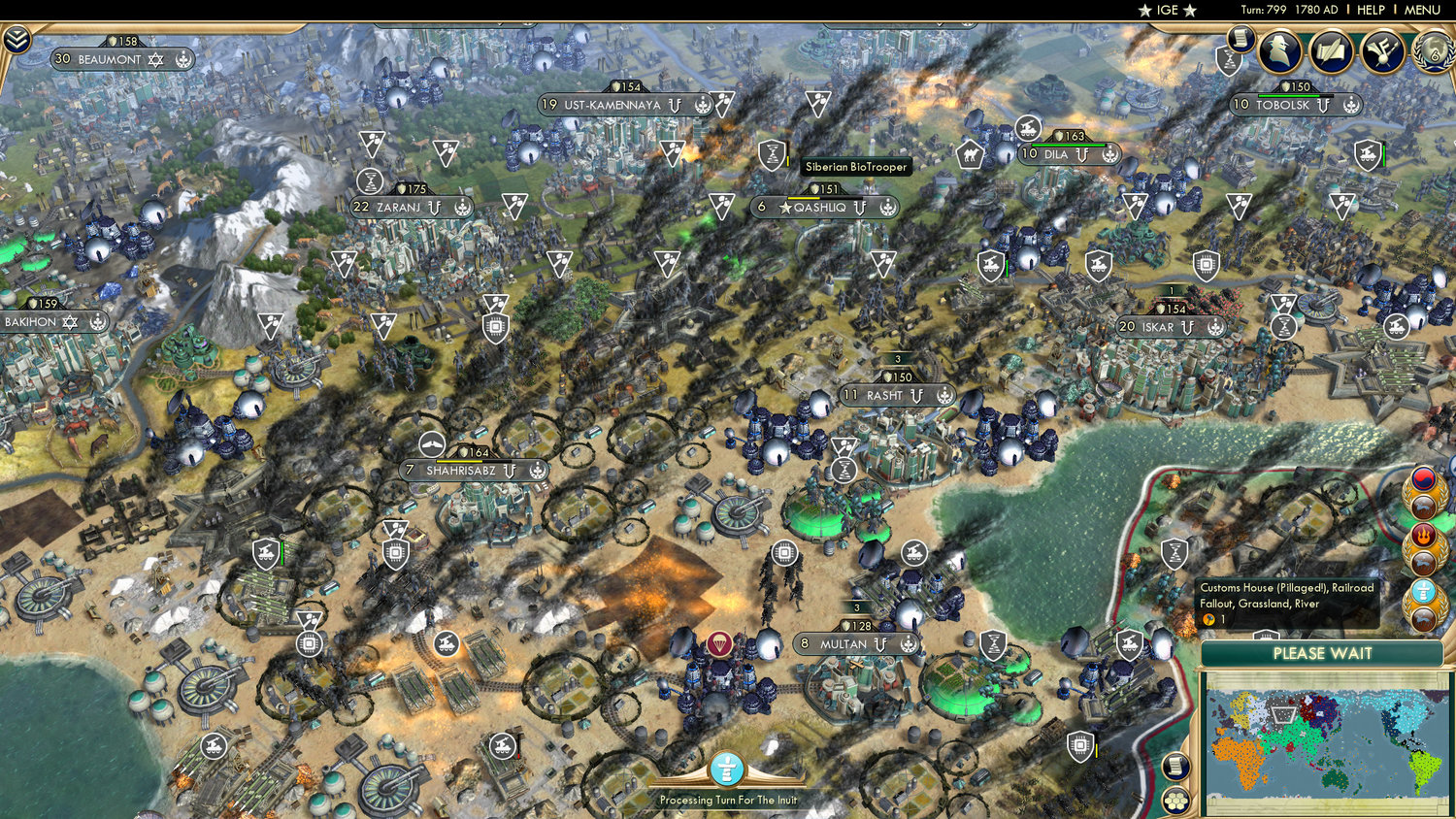This screenshot has width=1456, height=819.
Task: Open the Espionage overview spy icon
Action: tap(1281, 53)
